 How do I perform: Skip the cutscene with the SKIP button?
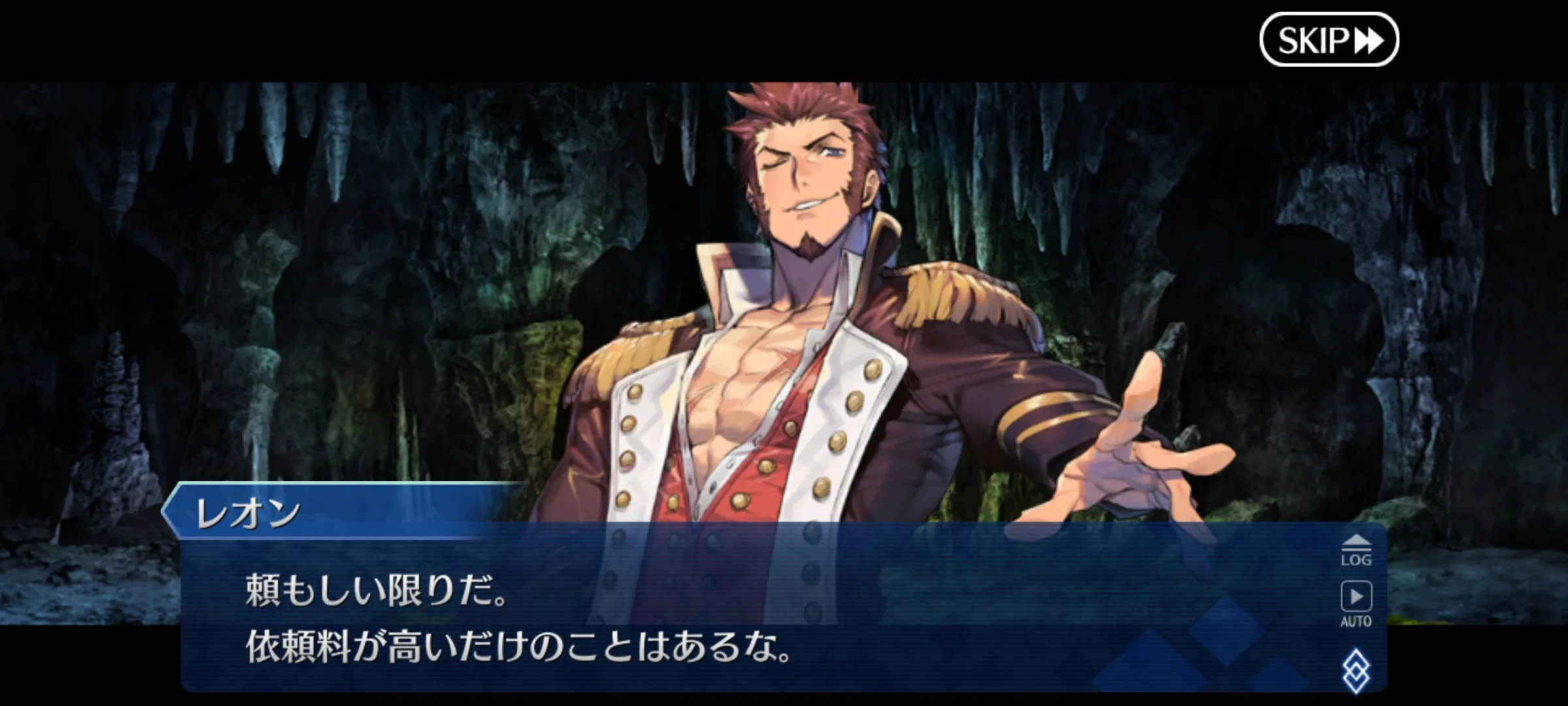click(1328, 40)
